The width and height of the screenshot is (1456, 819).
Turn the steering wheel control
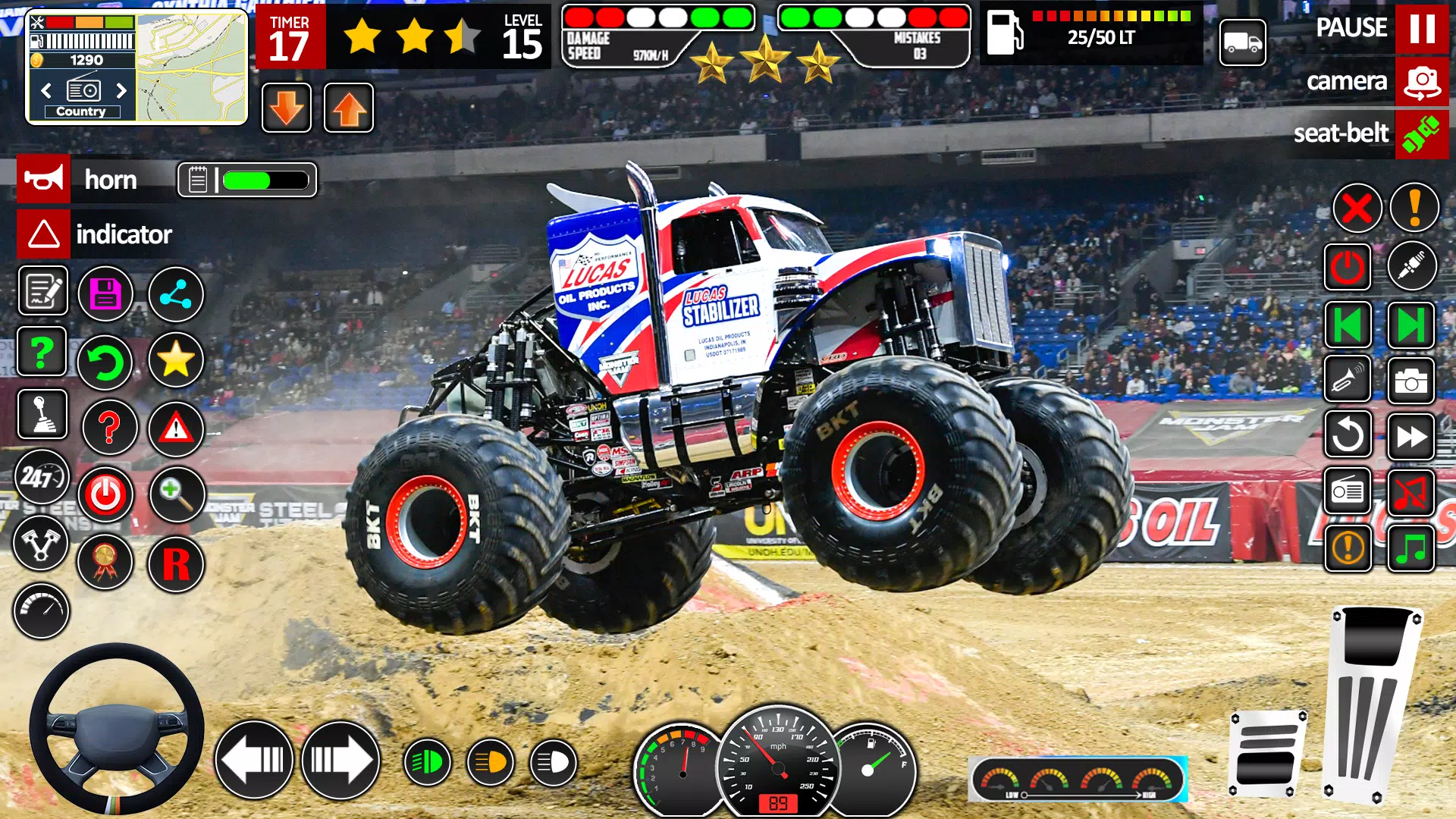click(116, 730)
